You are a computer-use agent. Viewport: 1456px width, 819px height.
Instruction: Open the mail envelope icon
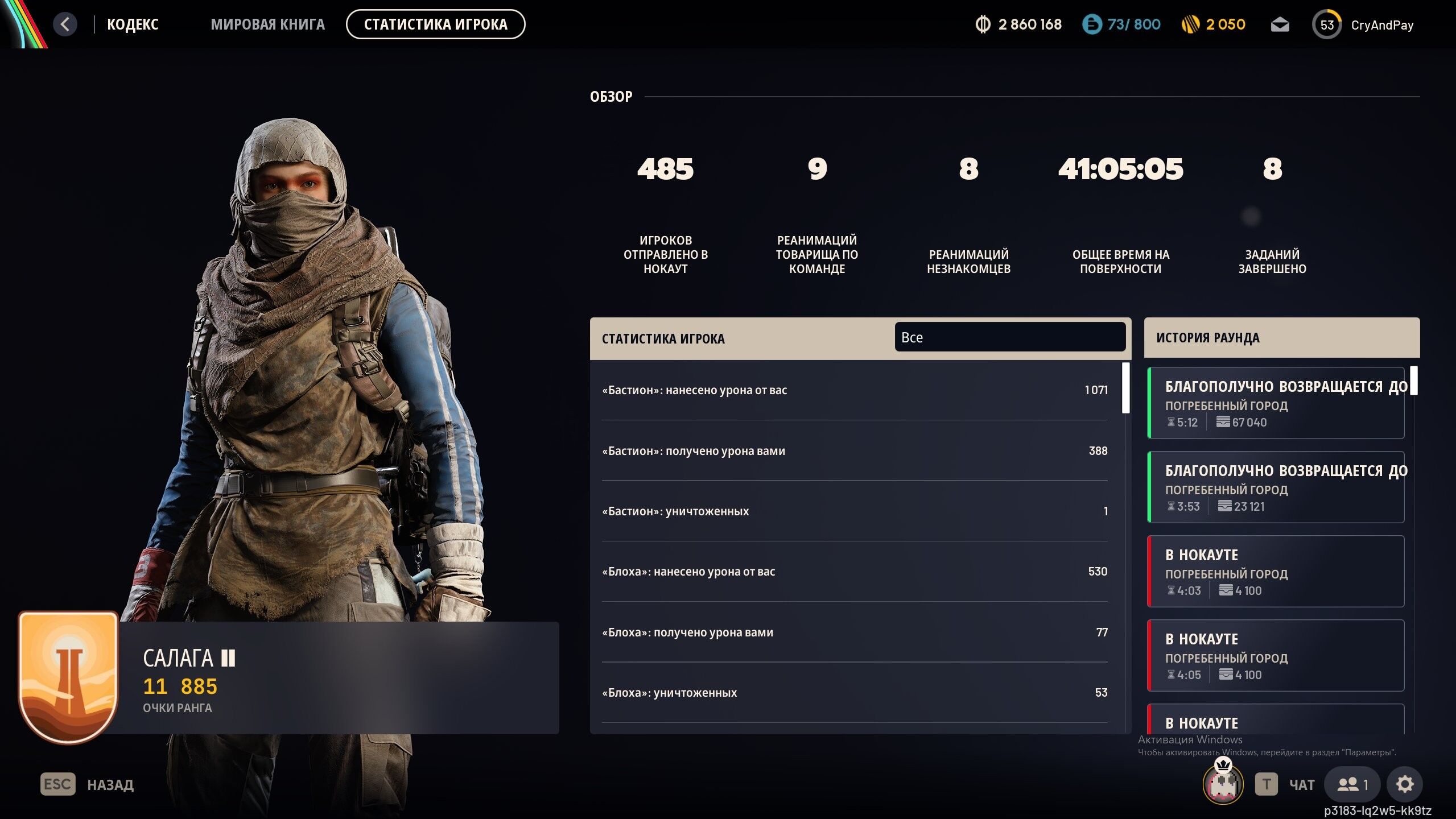click(x=1281, y=24)
